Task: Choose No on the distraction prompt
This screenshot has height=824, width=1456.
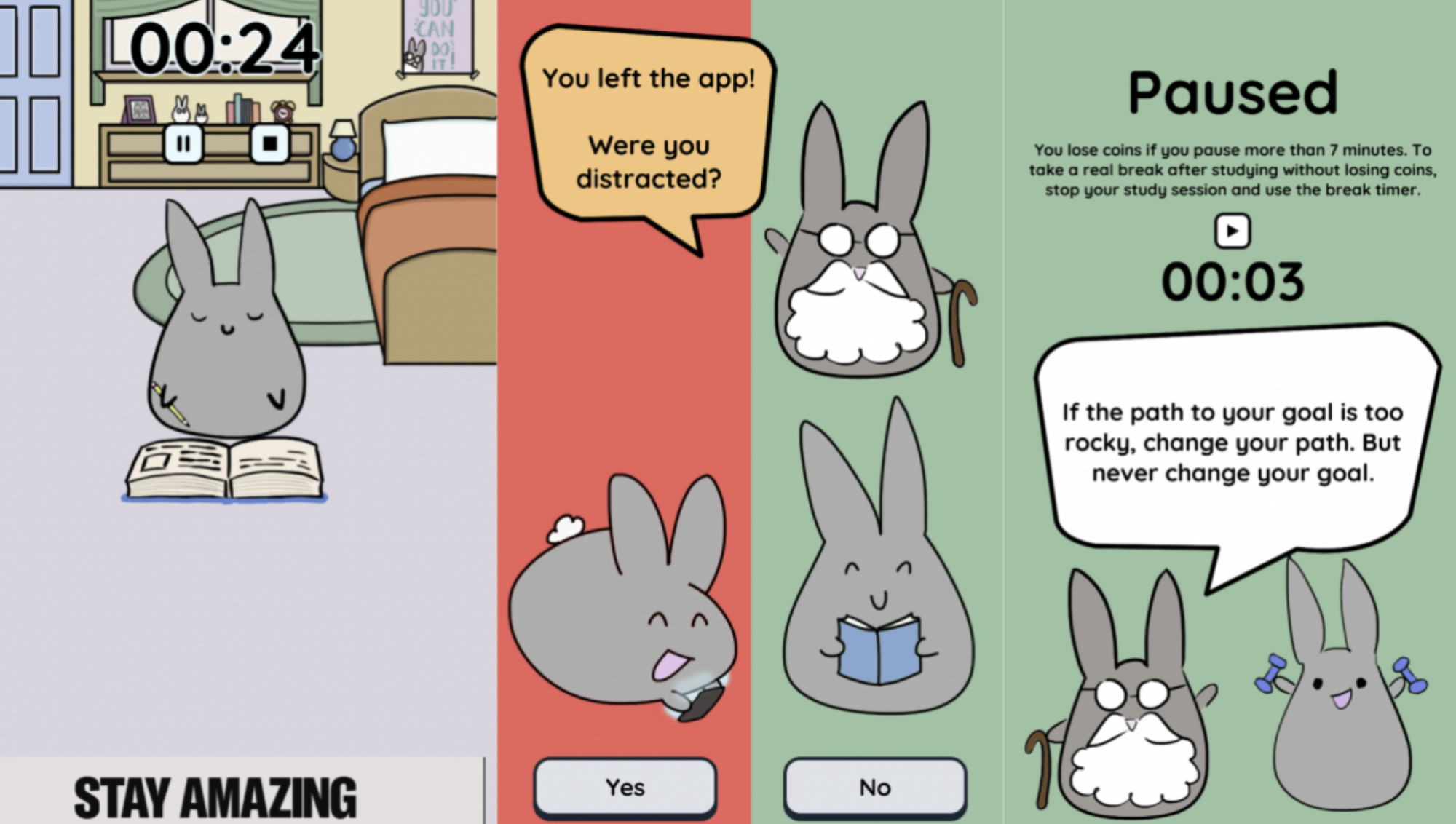Action: [x=874, y=786]
